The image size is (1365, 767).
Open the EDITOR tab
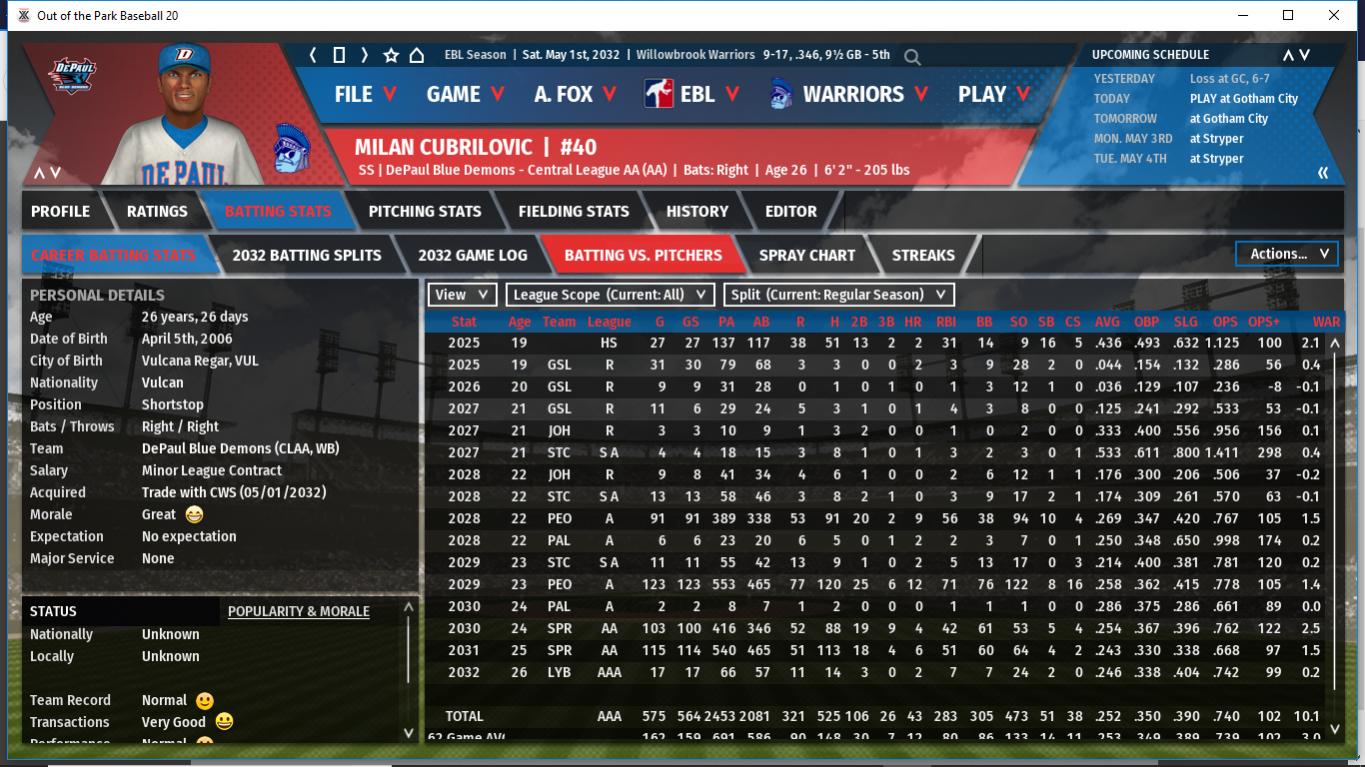click(x=791, y=211)
